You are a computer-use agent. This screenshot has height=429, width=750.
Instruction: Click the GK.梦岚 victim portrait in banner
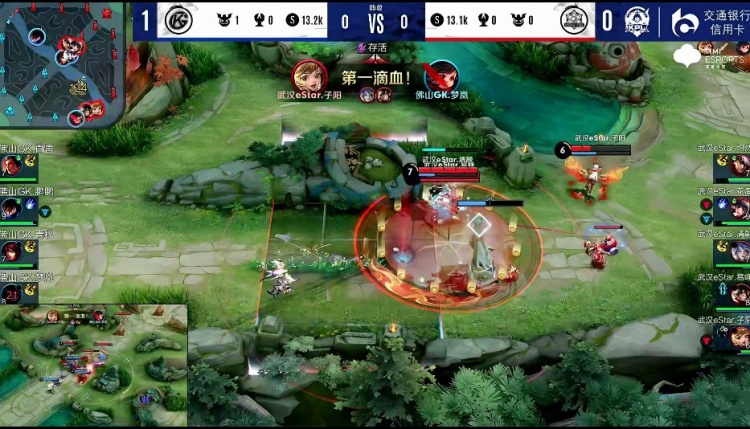[441, 76]
